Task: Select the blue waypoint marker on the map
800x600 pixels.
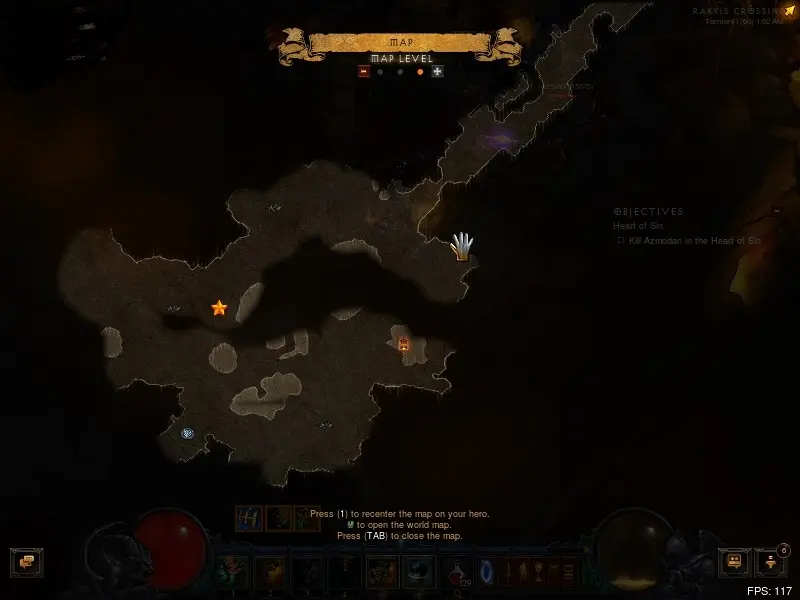Action: click(187, 433)
